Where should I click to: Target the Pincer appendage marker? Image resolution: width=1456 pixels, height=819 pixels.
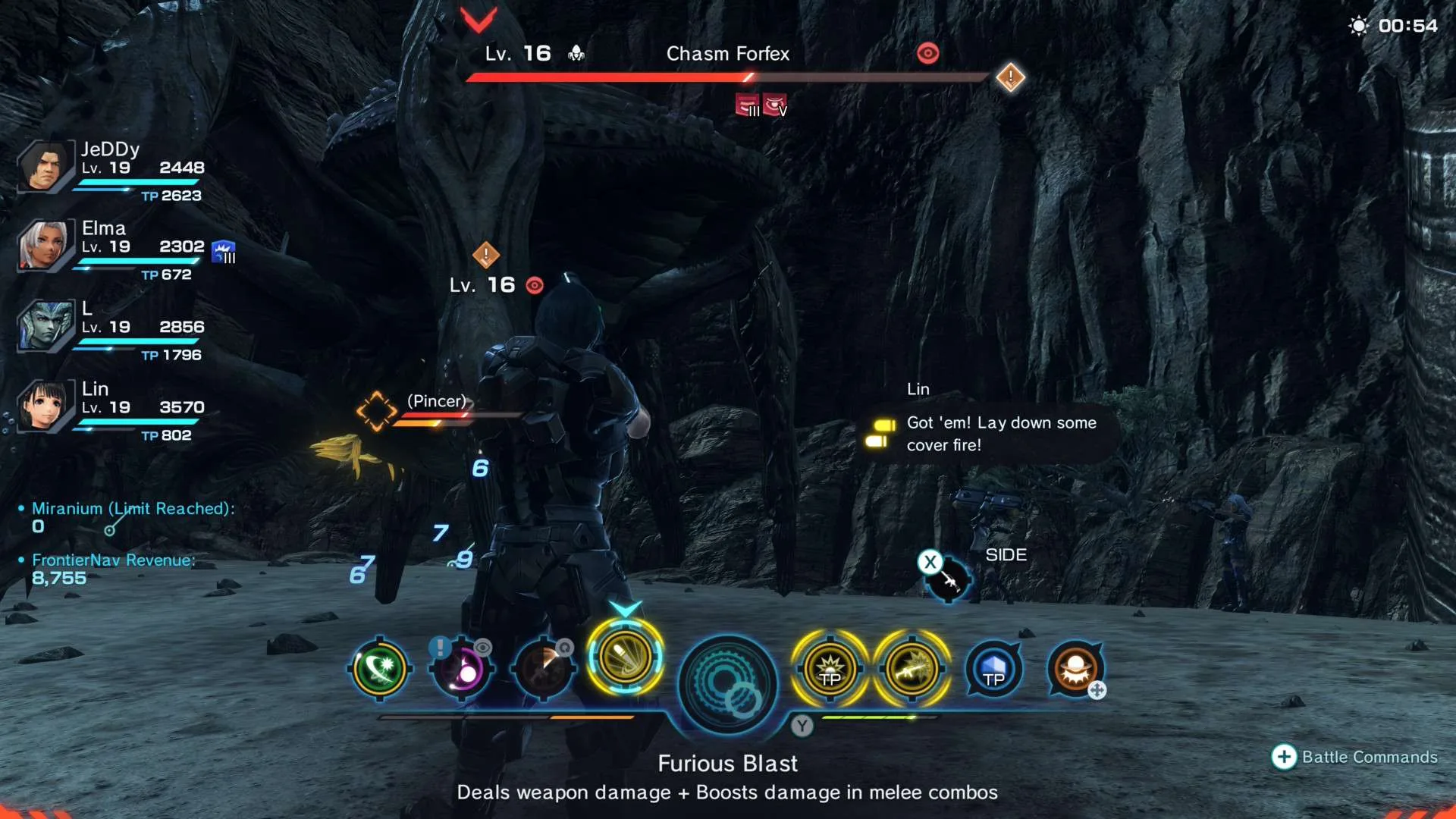377,411
